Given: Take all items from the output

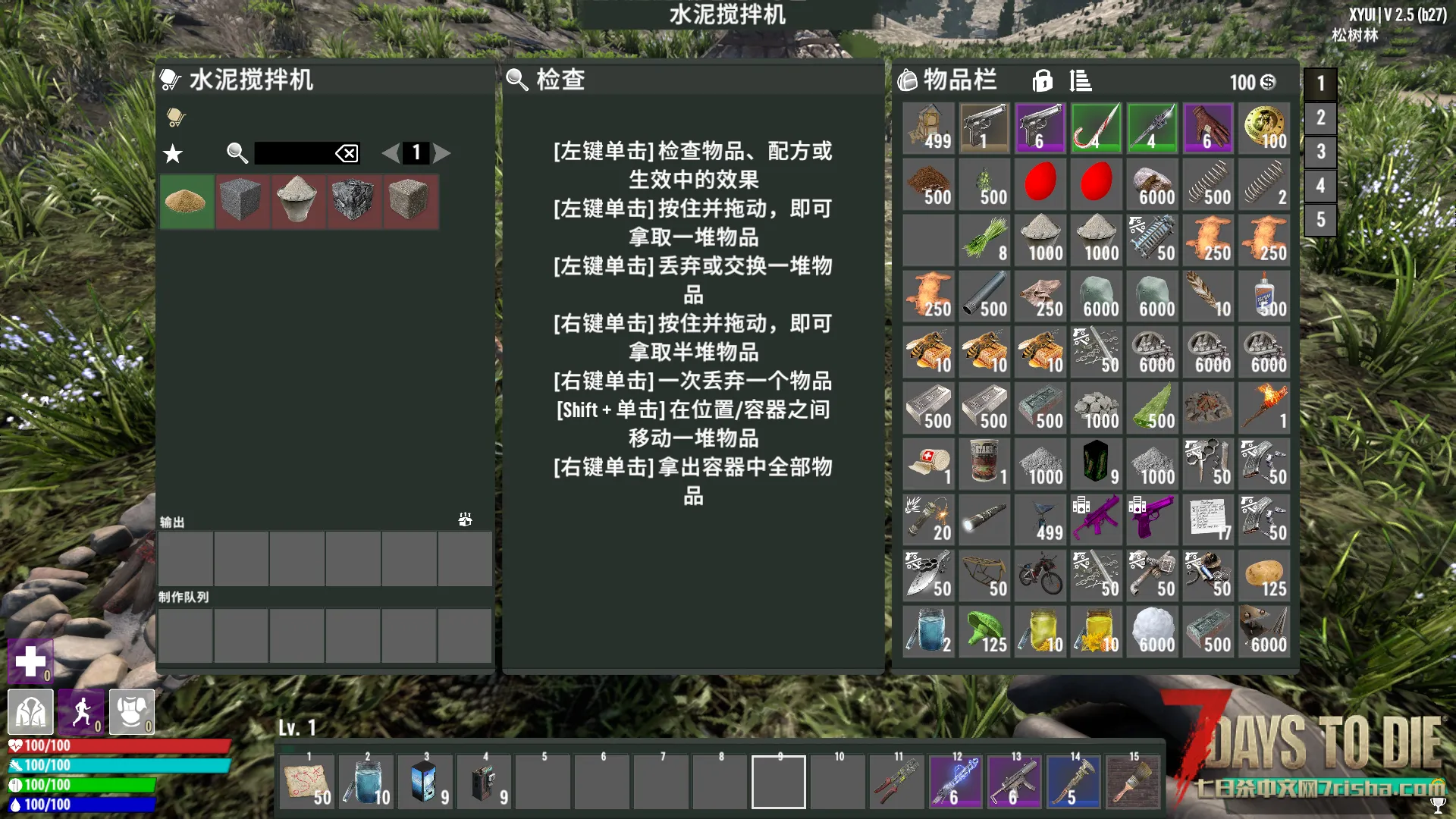Looking at the screenshot, I should [x=465, y=519].
